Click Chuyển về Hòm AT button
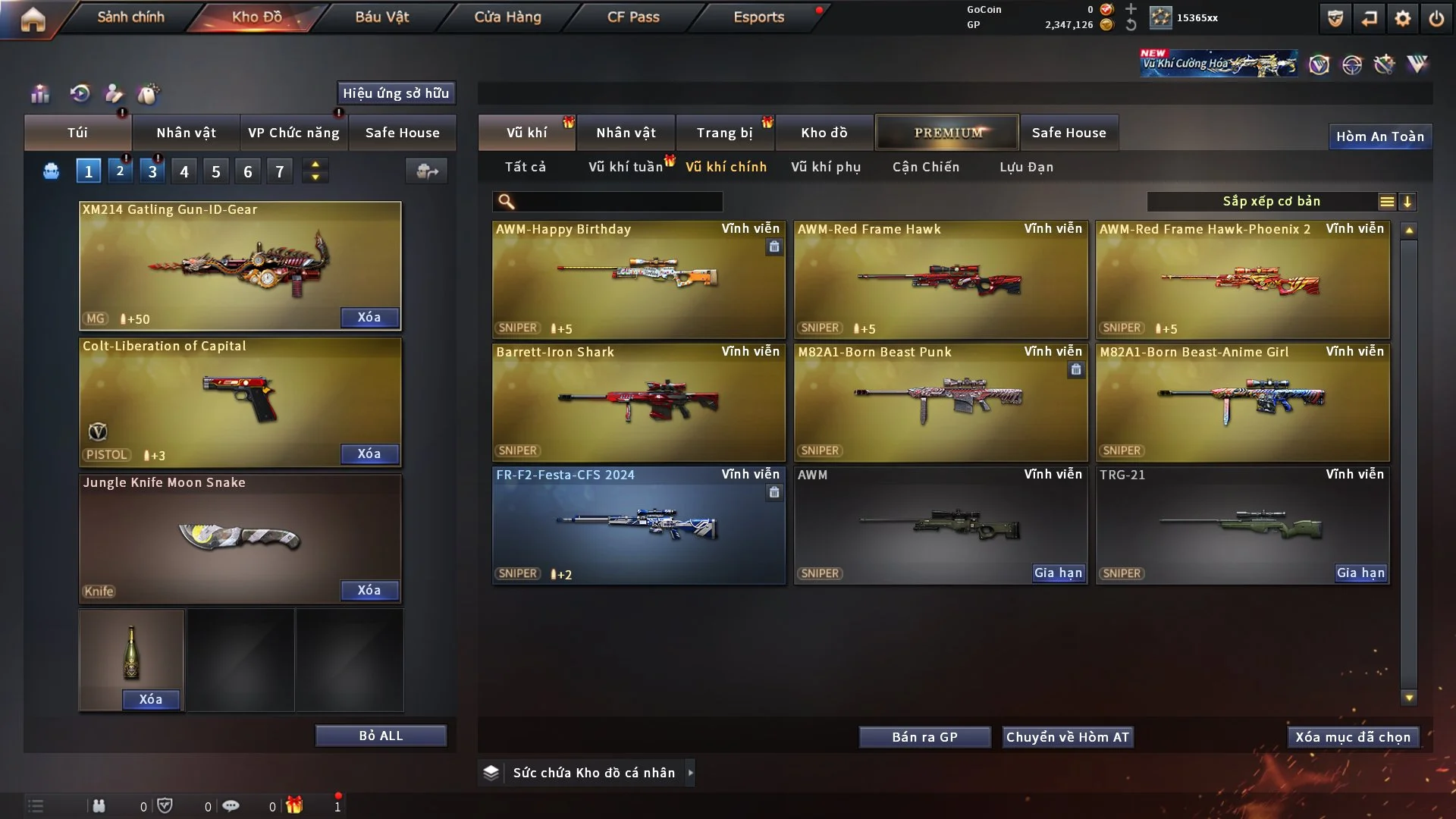Image resolution: width=1456 pixels, height=819 pixels. pyautogui.click(x=1067, y=737)
